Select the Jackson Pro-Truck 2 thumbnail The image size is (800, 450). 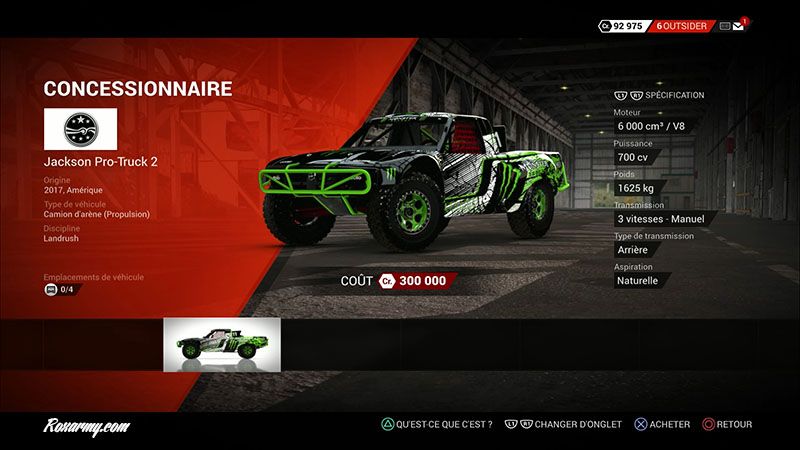coord(222,345)
